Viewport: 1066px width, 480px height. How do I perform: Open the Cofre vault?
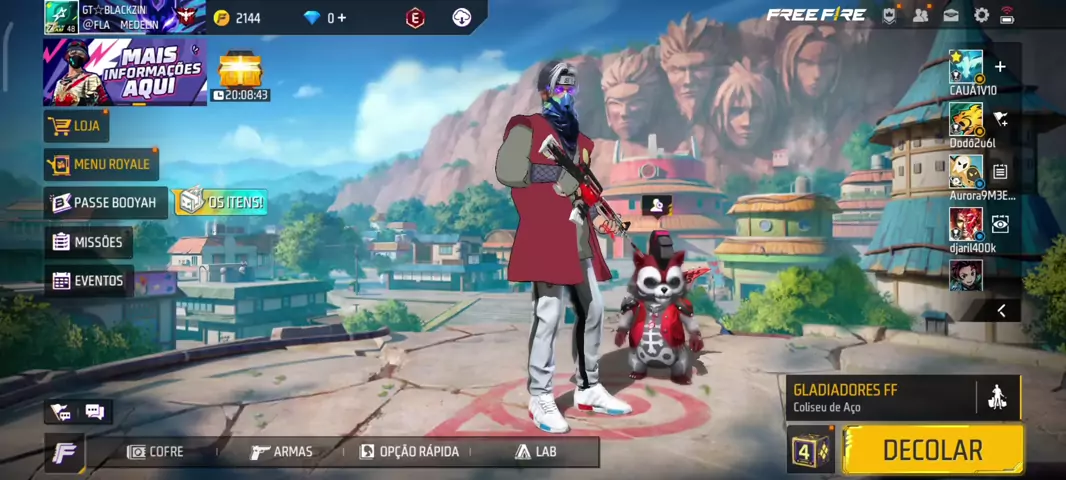pyautogui.click(x=155, y=452)
